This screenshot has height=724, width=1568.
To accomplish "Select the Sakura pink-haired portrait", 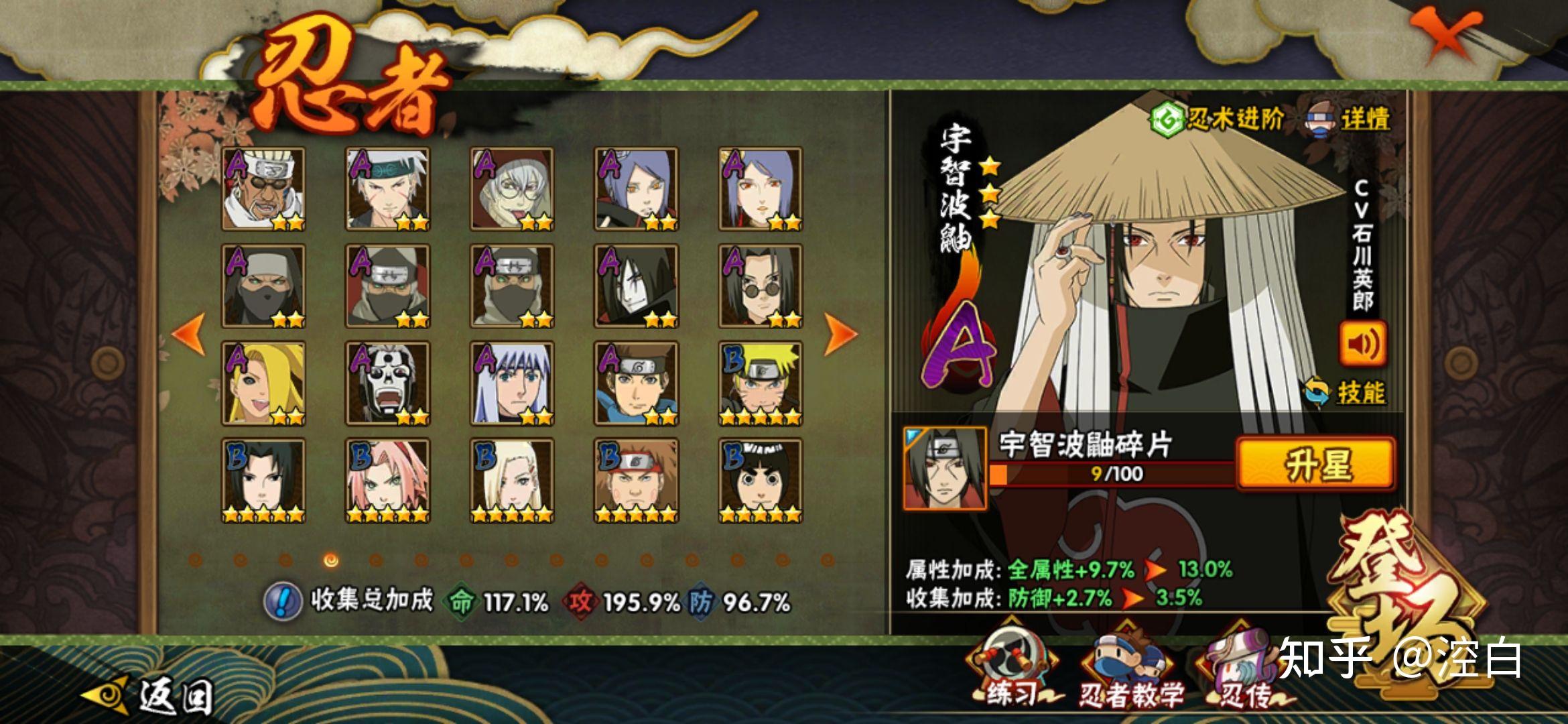I will pyautogui.click(x=388, y=481).
